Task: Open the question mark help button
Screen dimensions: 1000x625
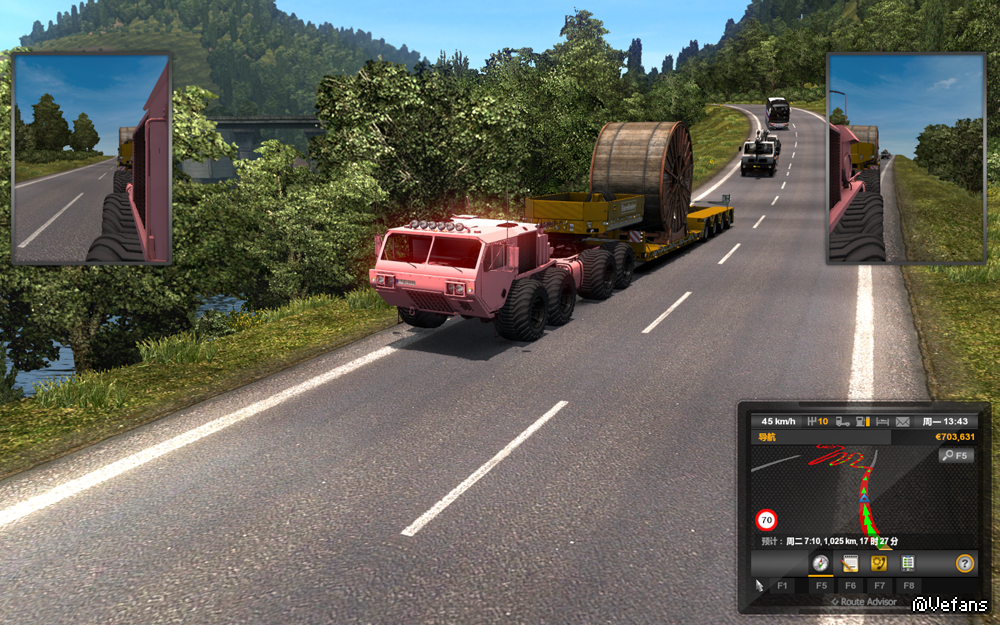Action: tap(964, 563)
